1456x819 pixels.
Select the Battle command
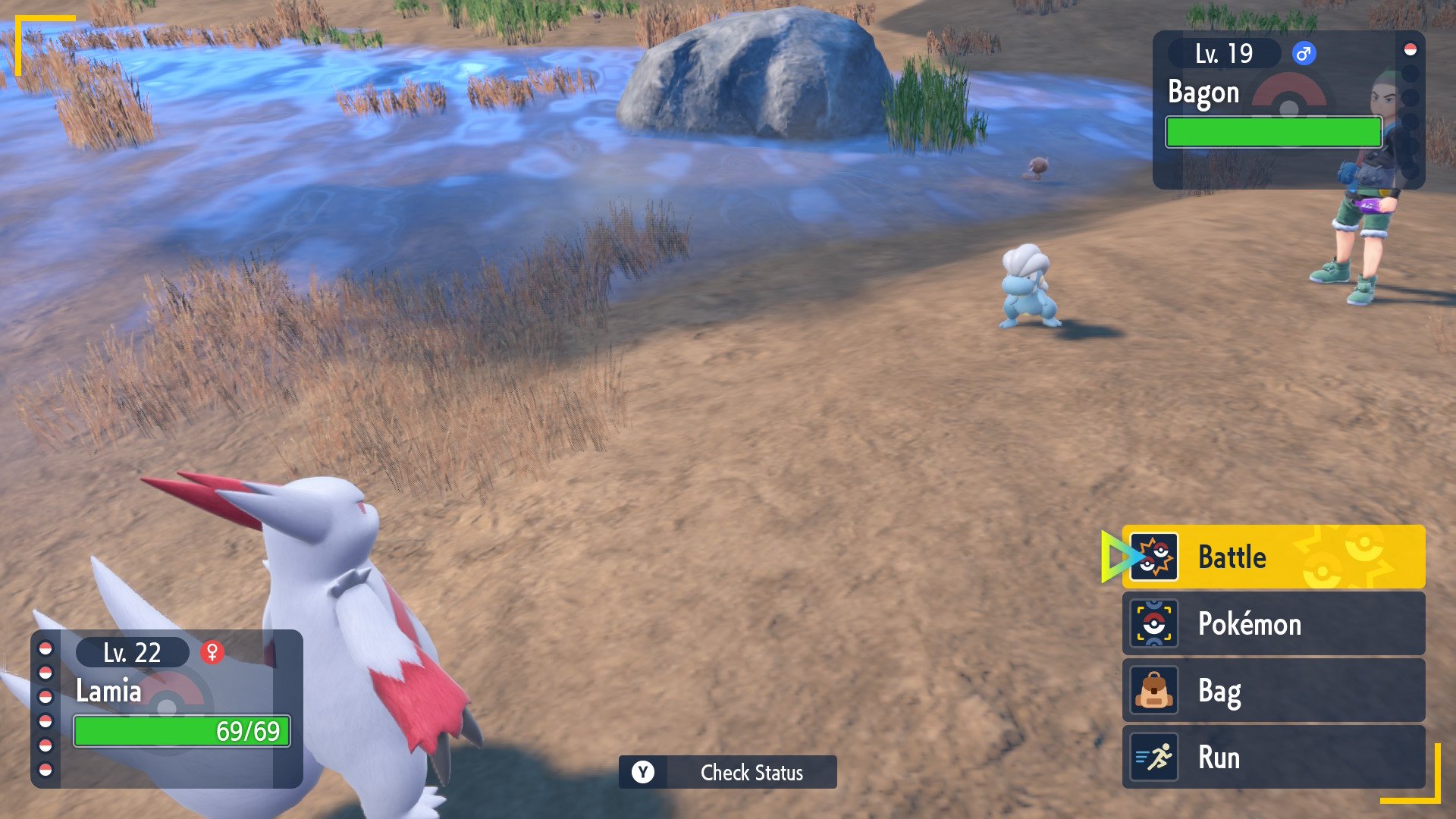1272,557
